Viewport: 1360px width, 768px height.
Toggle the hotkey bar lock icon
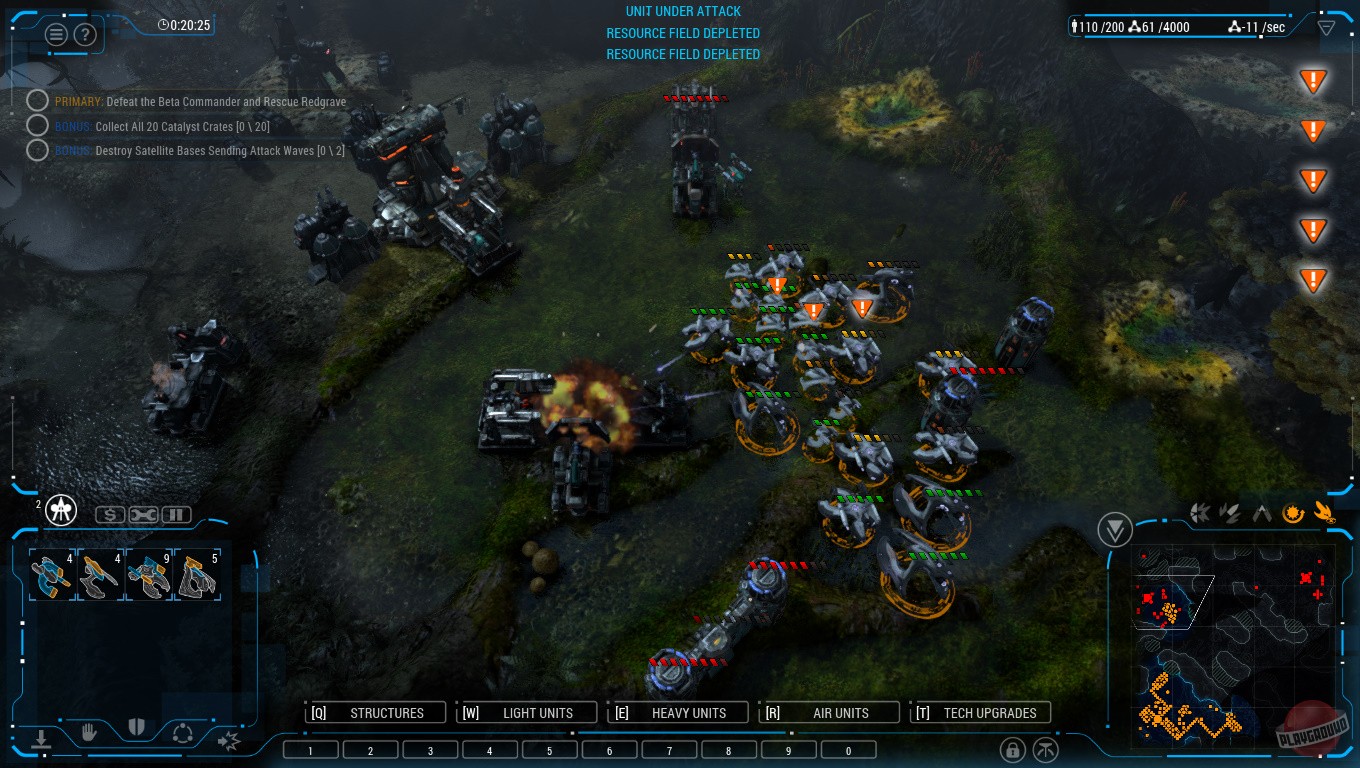point(1014,749)
